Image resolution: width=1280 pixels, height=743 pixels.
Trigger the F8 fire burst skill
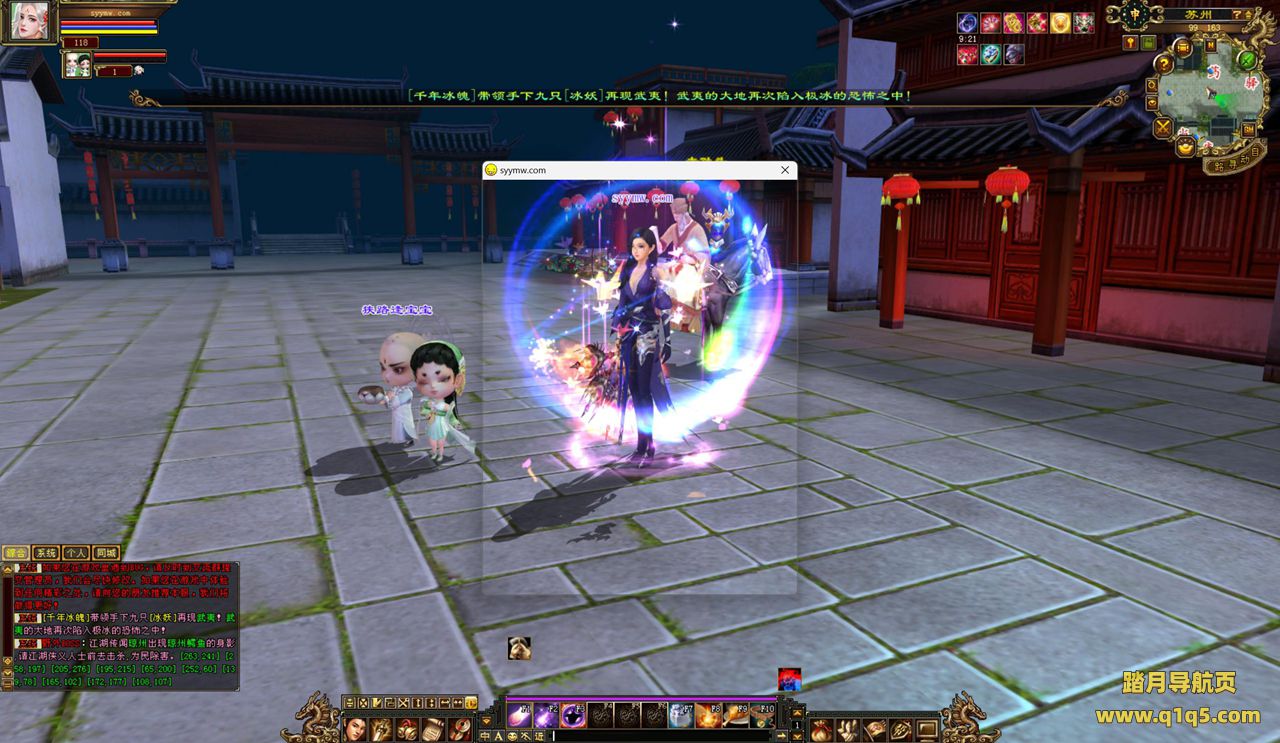tap(708, 714)
